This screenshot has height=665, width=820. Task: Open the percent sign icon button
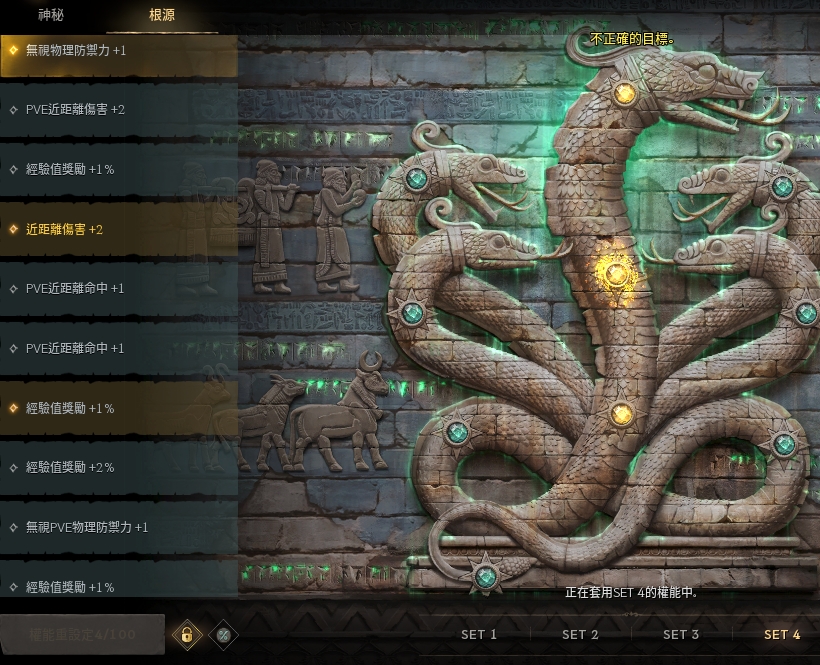point(224,635)
